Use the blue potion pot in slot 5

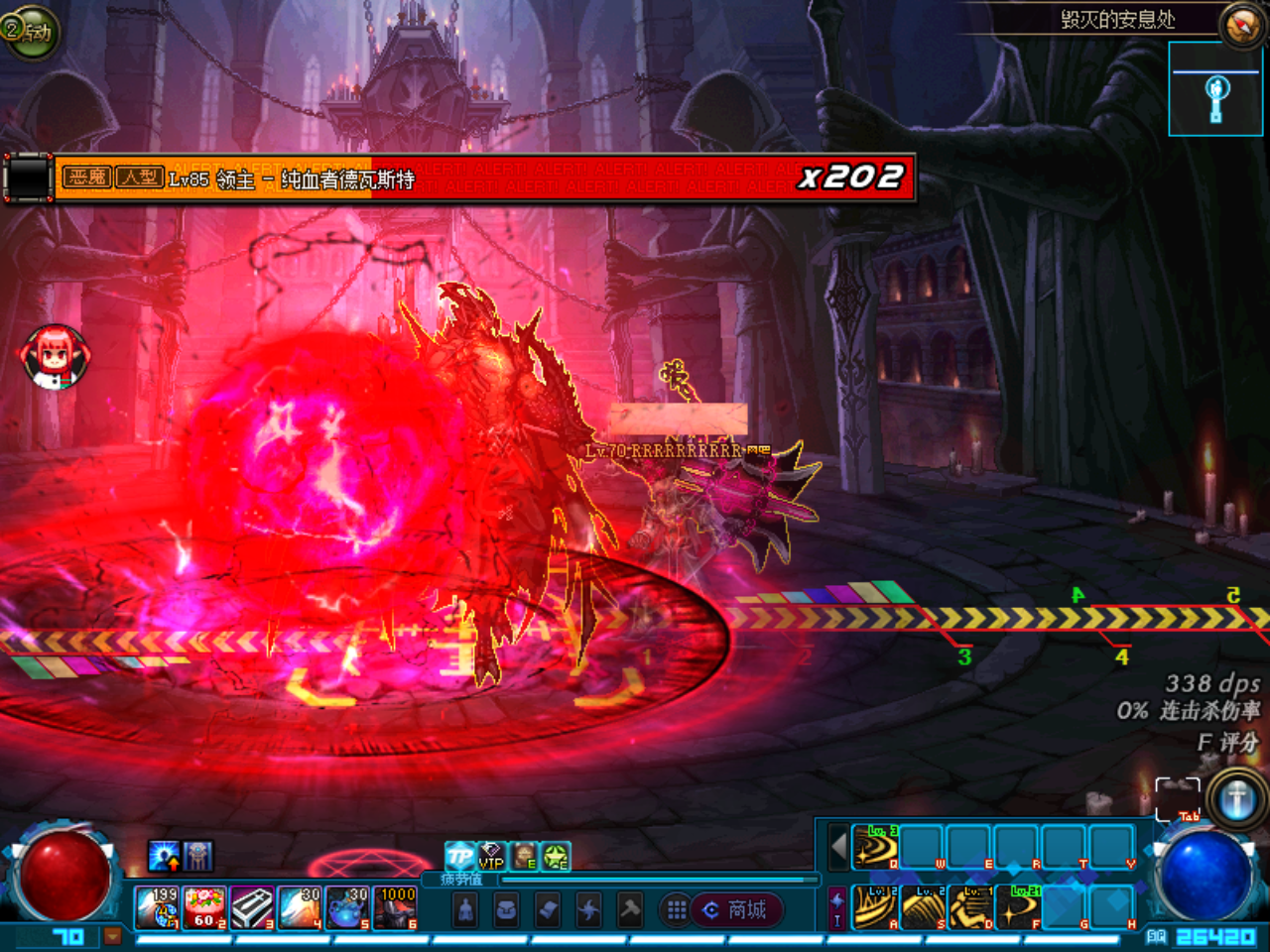pos(347,907)
